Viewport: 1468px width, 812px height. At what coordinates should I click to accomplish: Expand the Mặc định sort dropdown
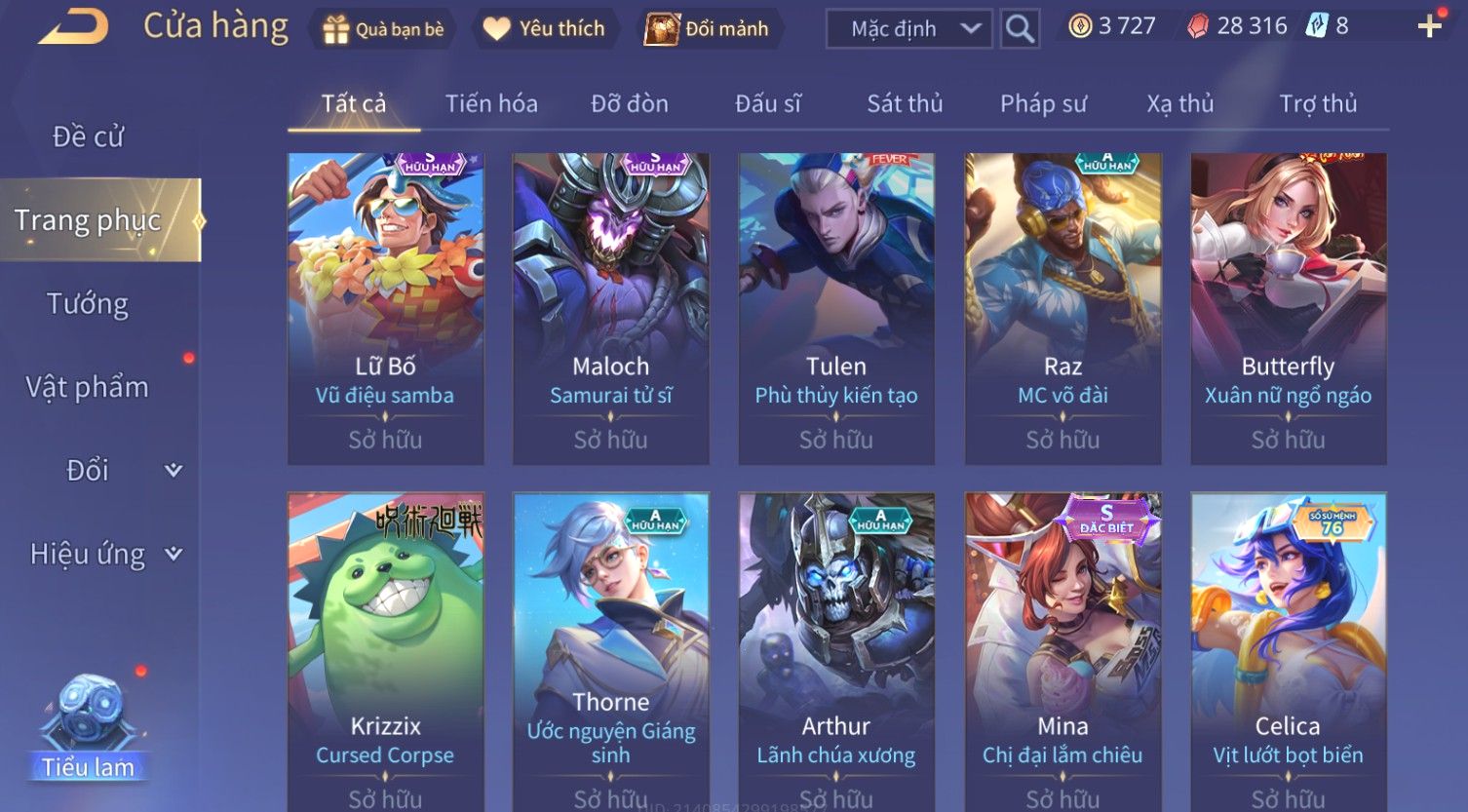(x=908, y=29)
